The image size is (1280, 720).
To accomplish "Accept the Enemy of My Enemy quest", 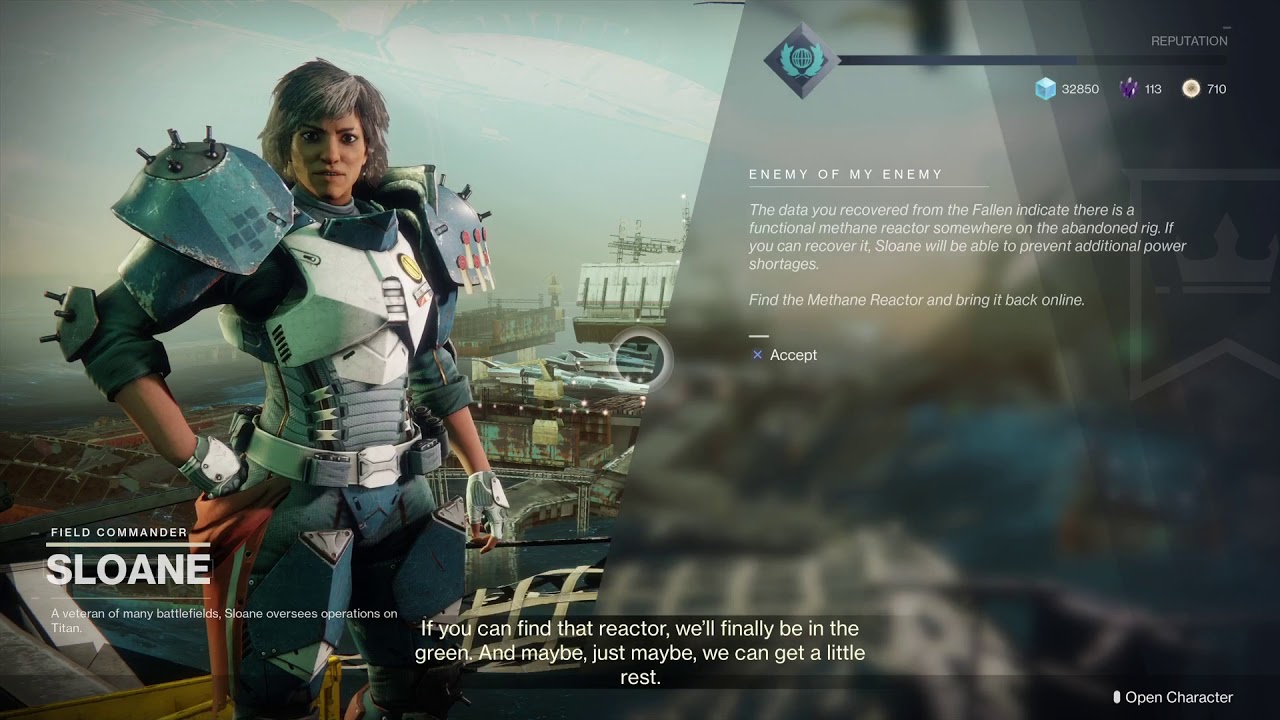I will [x=785, y=355].
